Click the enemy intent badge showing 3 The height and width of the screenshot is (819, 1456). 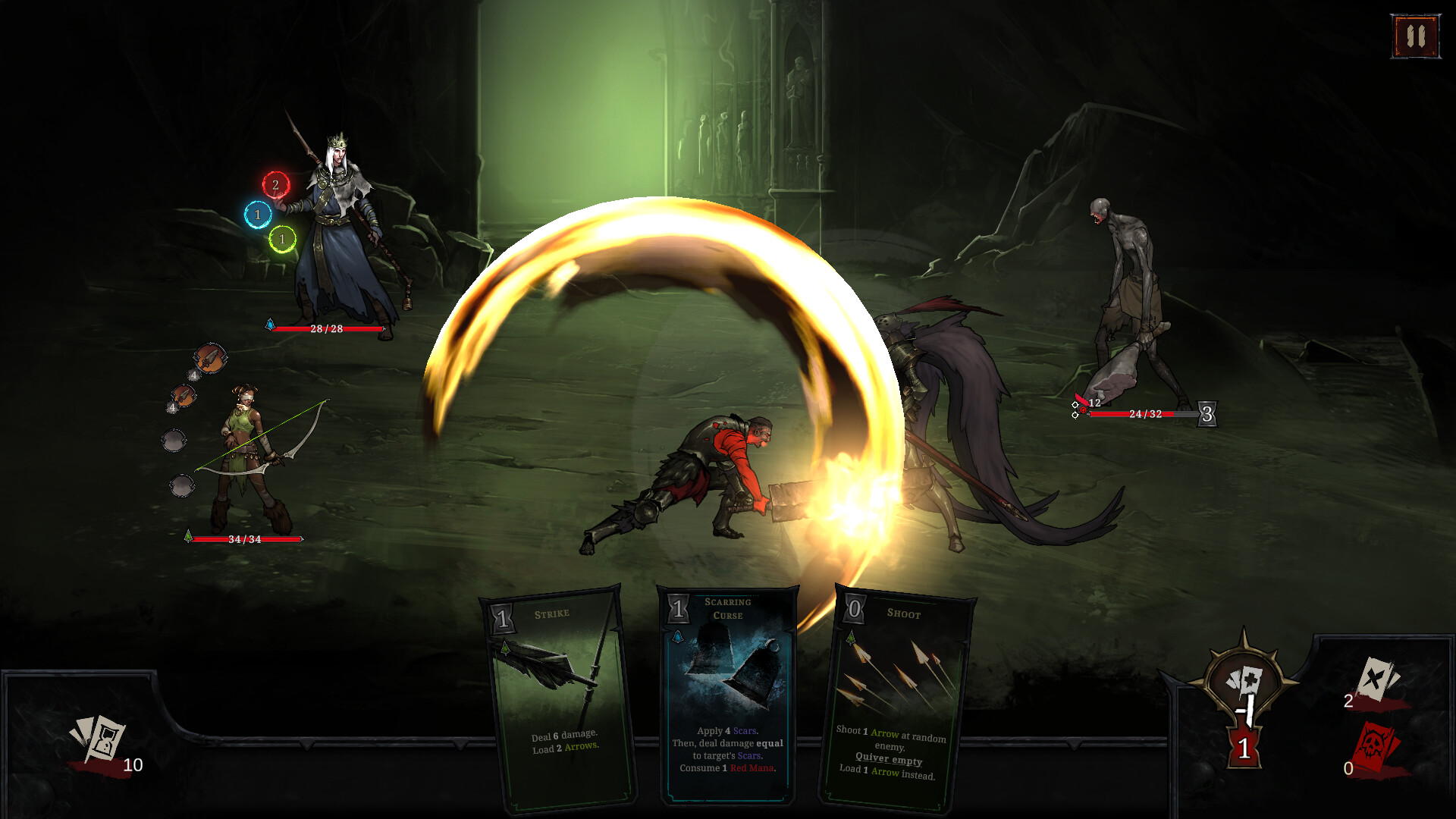click(1207, 414)
